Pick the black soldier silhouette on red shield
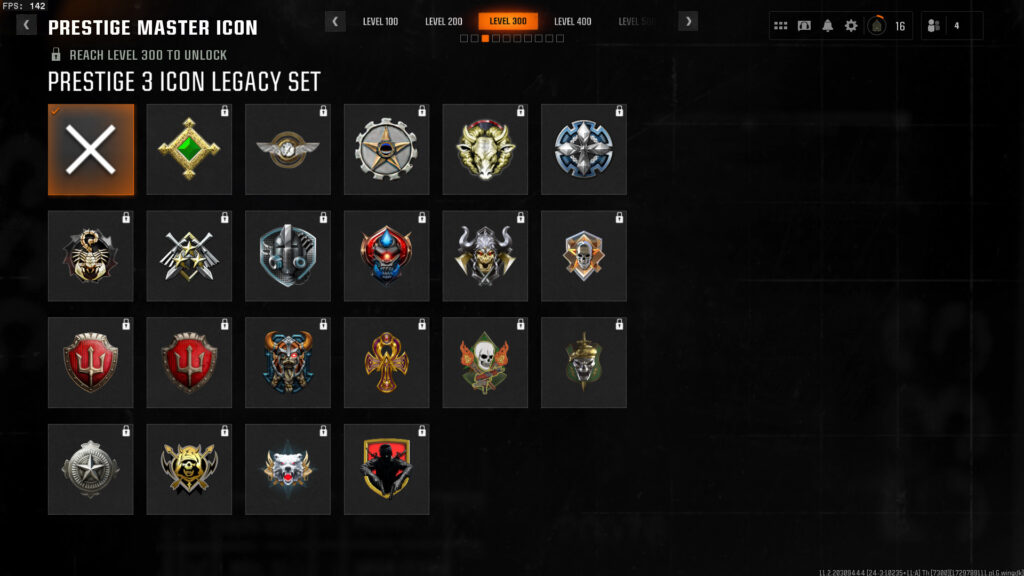This screenshot has width=1024, height=576. click(x=386, y=469)
